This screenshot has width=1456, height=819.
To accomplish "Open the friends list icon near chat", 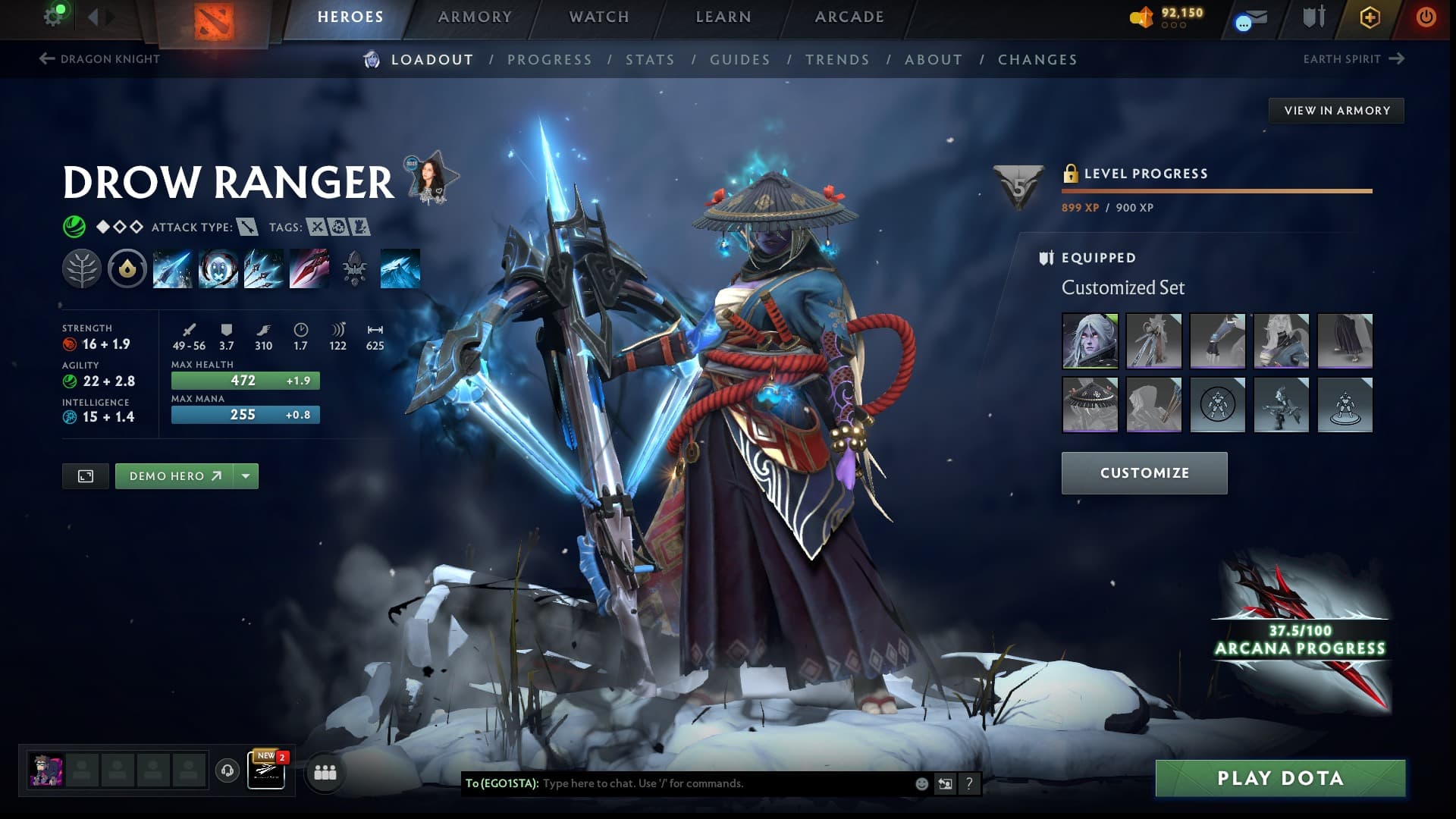I will 325,772.
